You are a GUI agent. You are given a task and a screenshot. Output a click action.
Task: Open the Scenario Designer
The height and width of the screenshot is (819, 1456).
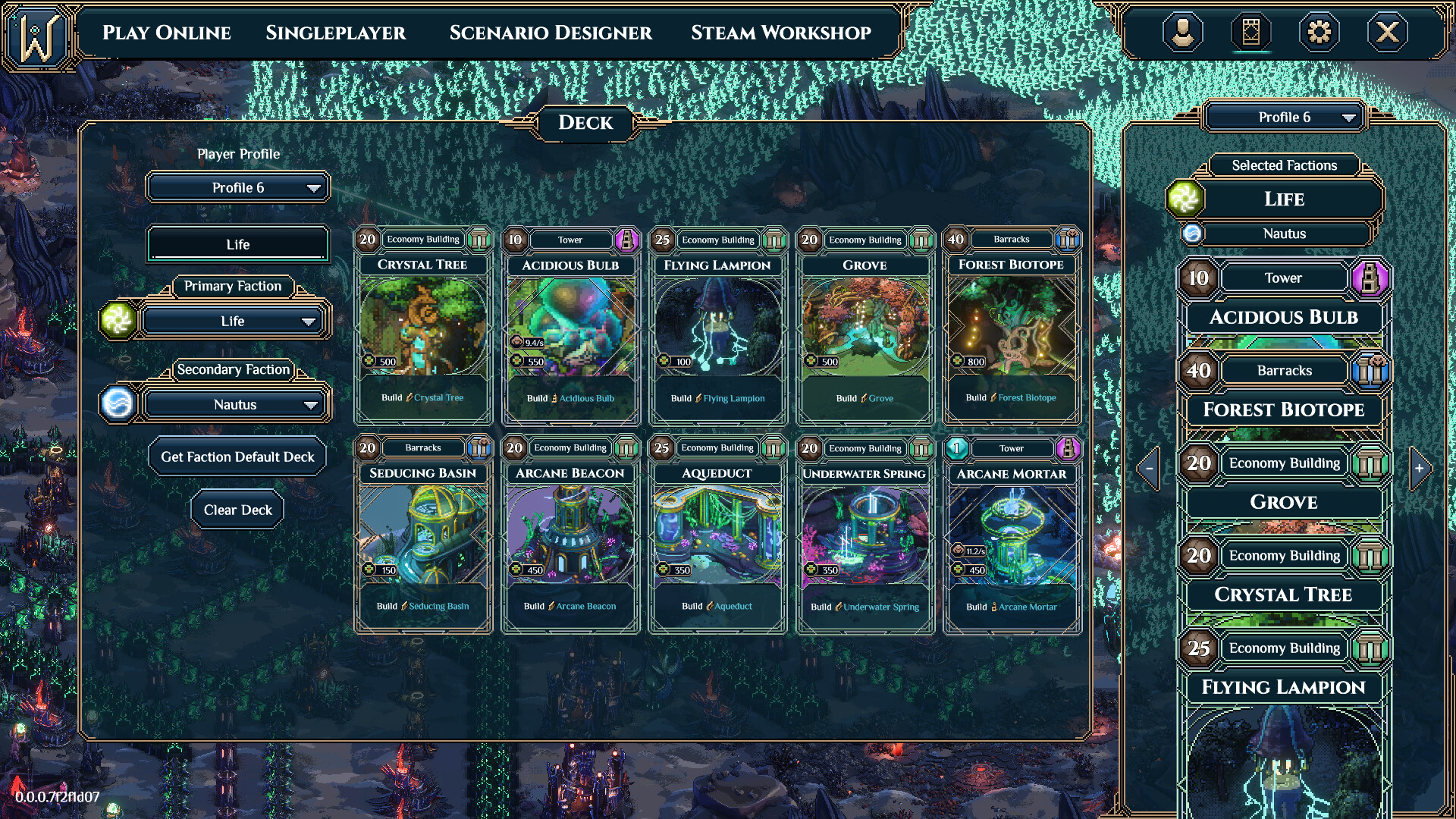tap(551, 33)
